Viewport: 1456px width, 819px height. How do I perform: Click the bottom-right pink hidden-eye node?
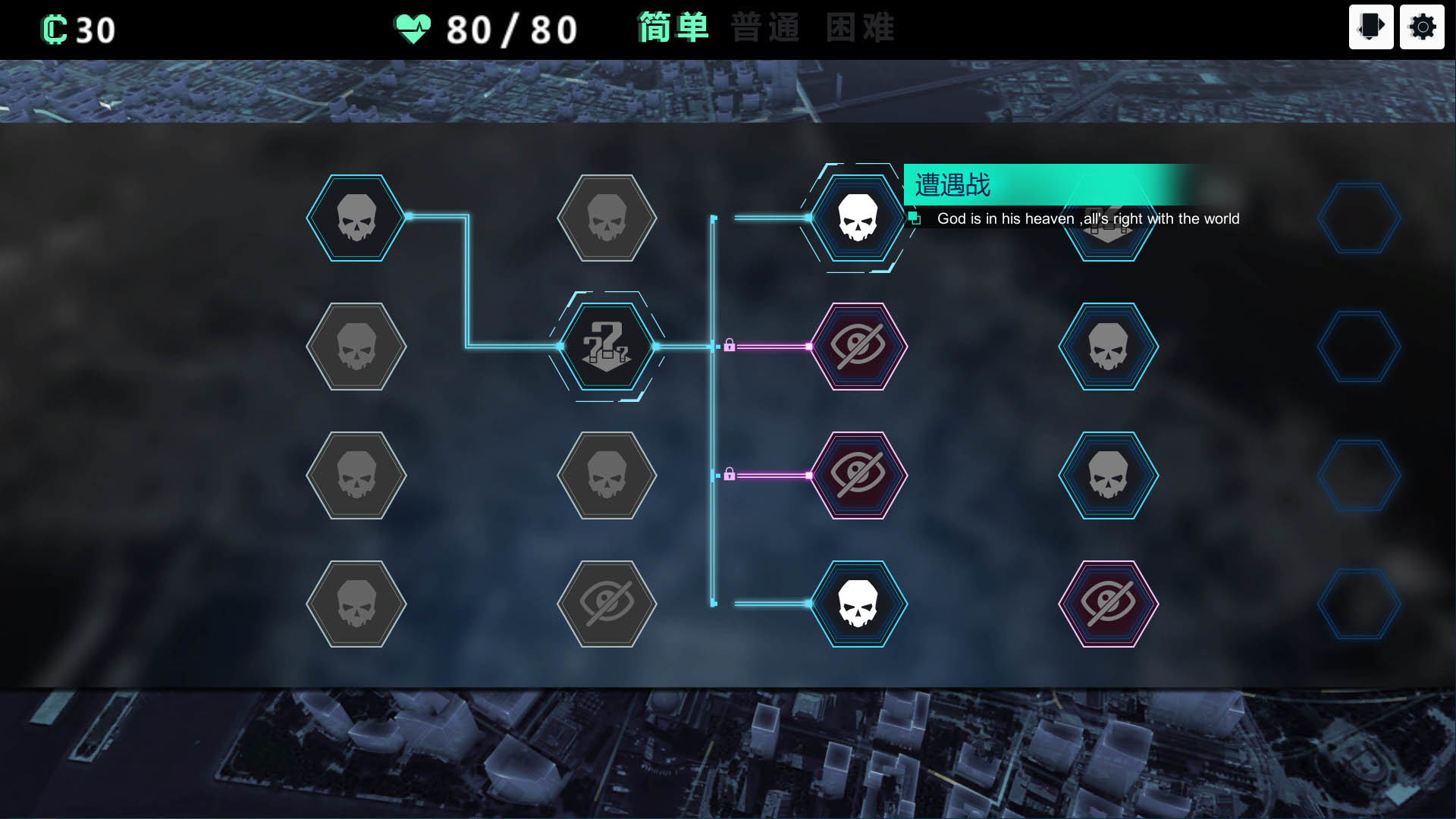click(1107, 605)
